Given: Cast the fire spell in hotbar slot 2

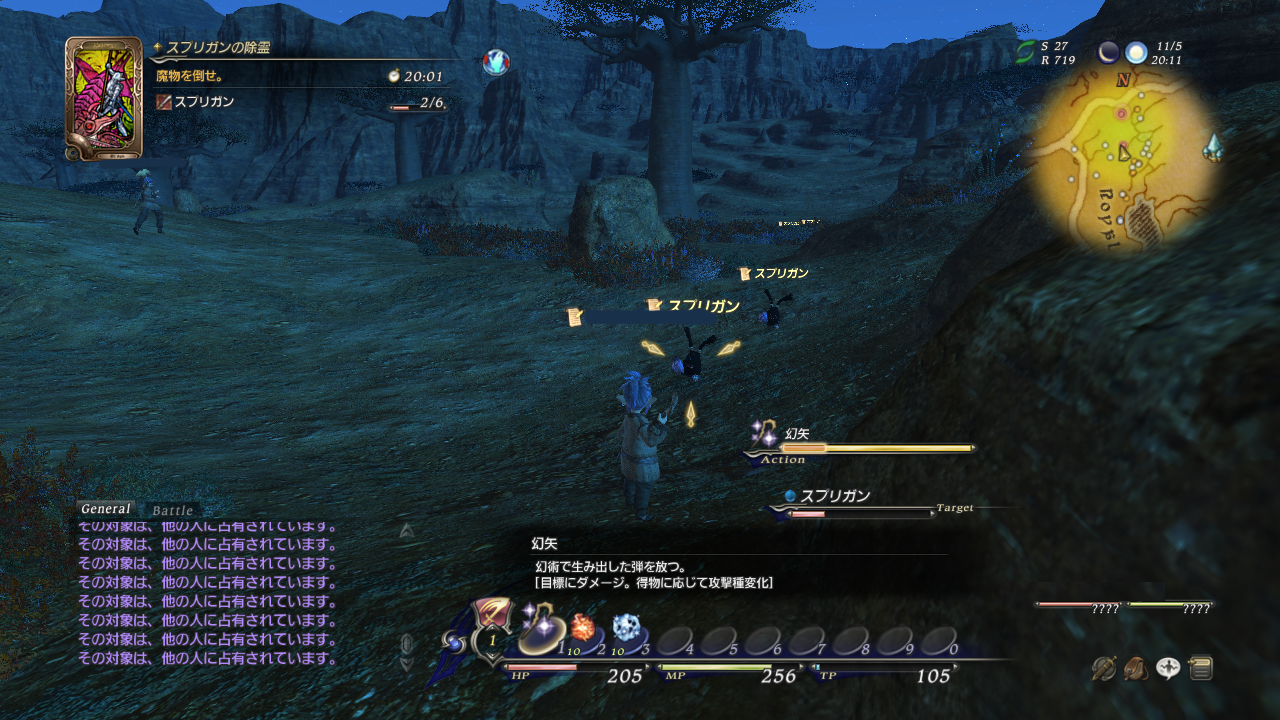Looking at the screenshot, I should point(583,633).
